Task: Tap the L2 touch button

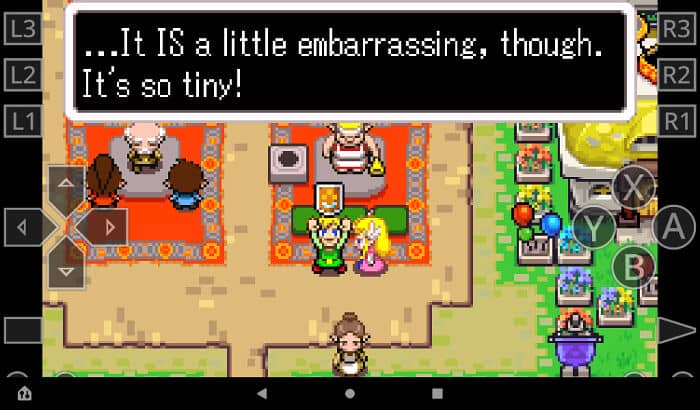Action: [x=22, y=74]
